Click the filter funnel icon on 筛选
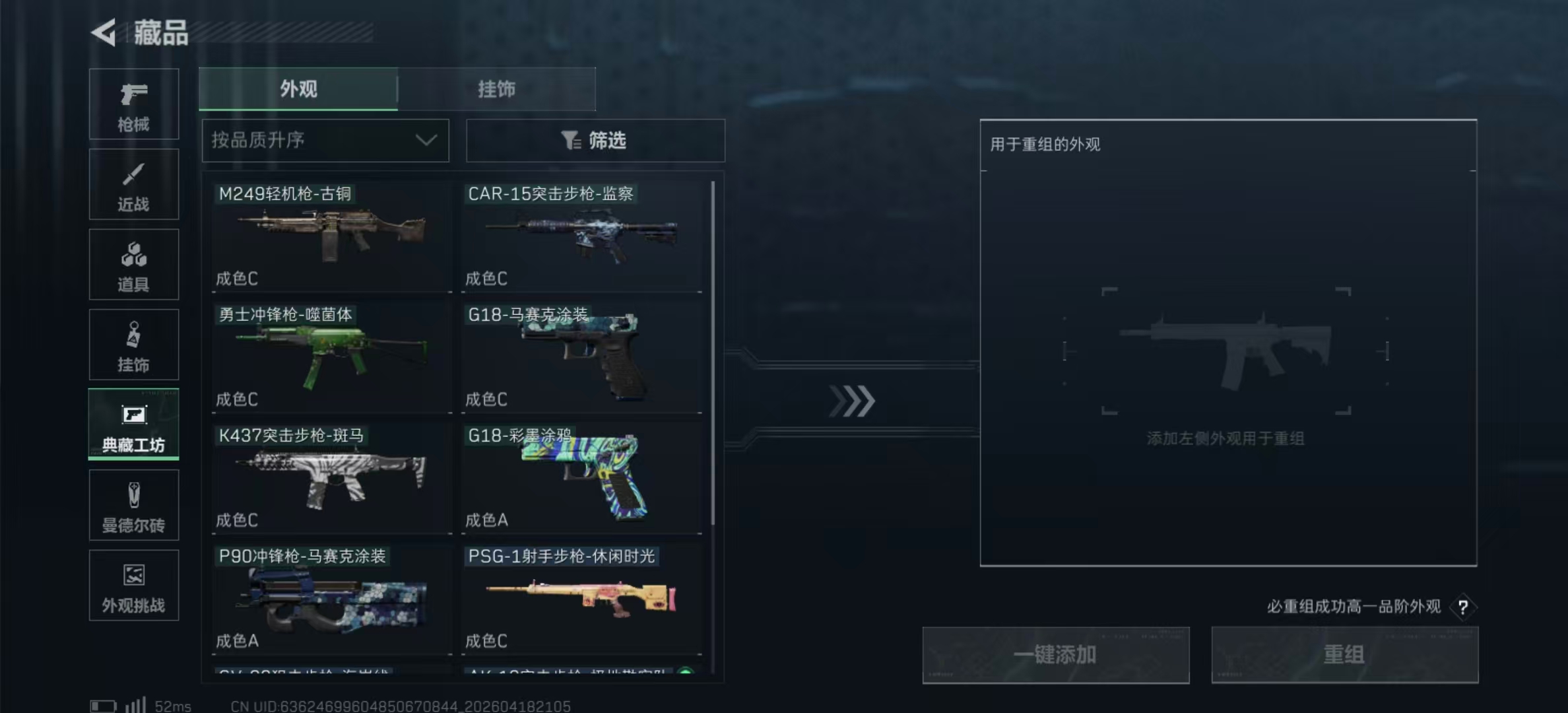The image size is (1568, 713). 572,140
